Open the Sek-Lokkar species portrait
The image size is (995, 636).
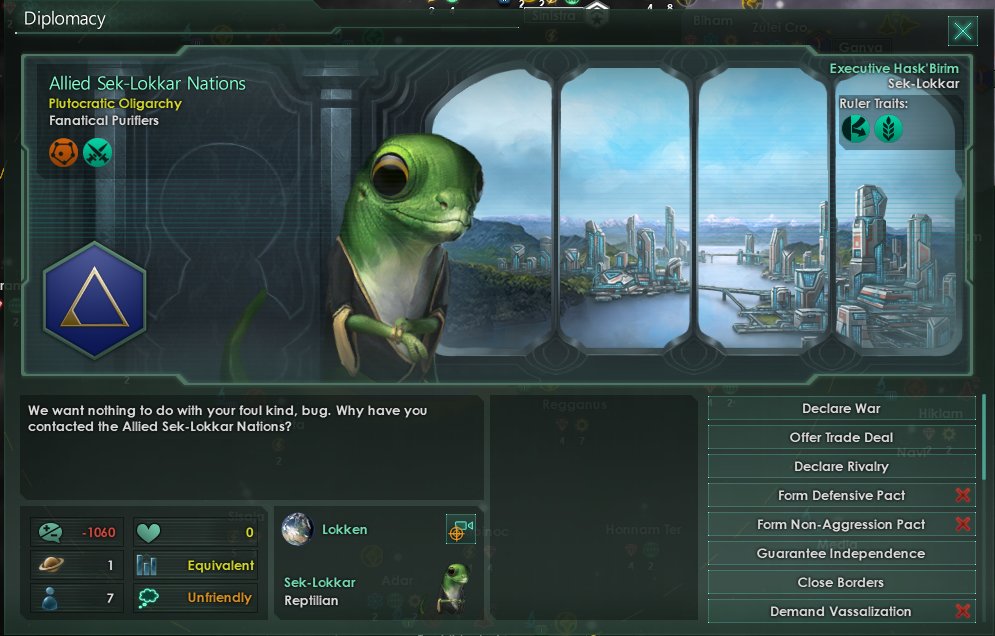click(455, 588)
